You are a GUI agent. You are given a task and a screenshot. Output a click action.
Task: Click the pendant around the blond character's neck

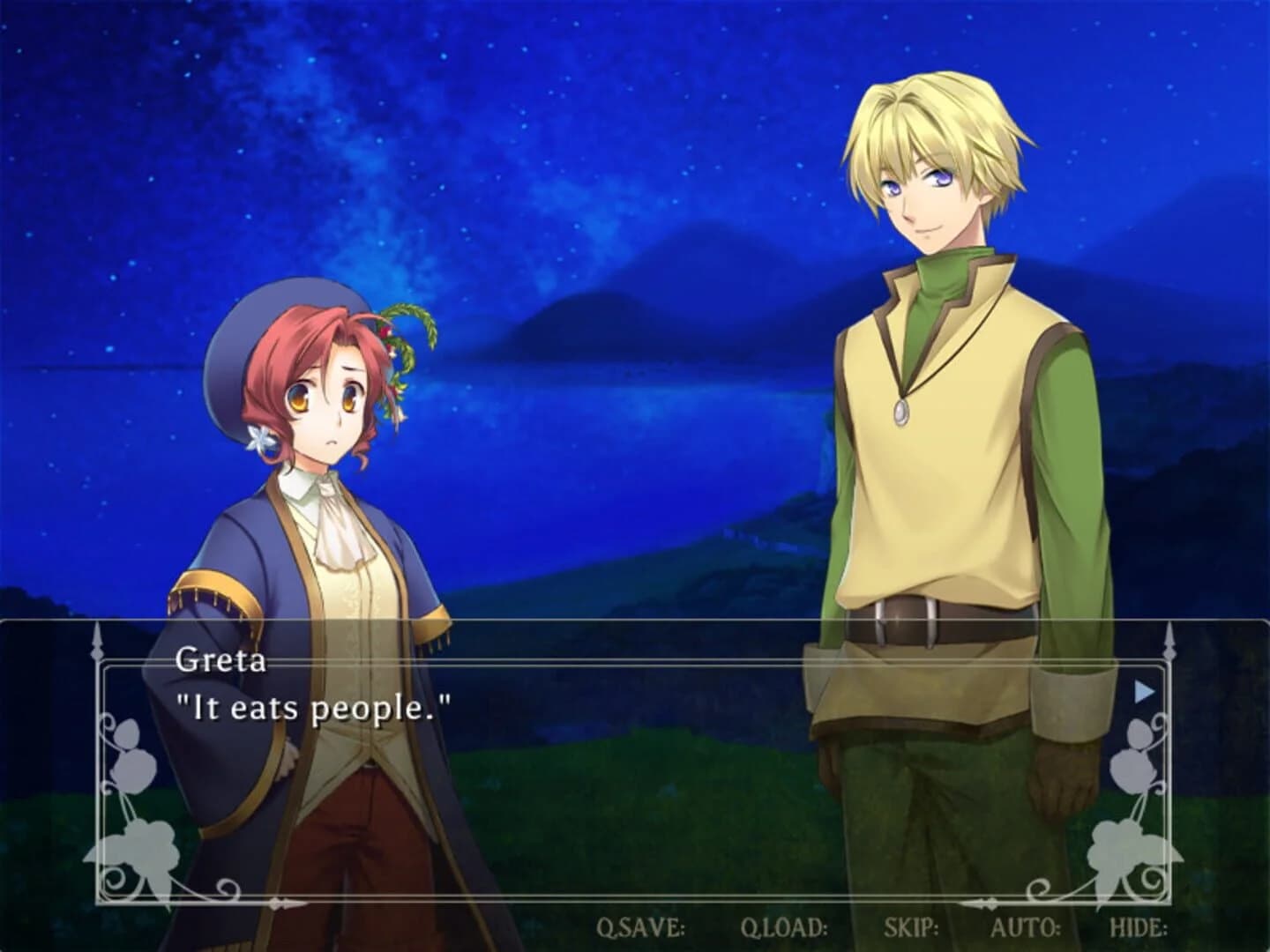tap(903, 411)
